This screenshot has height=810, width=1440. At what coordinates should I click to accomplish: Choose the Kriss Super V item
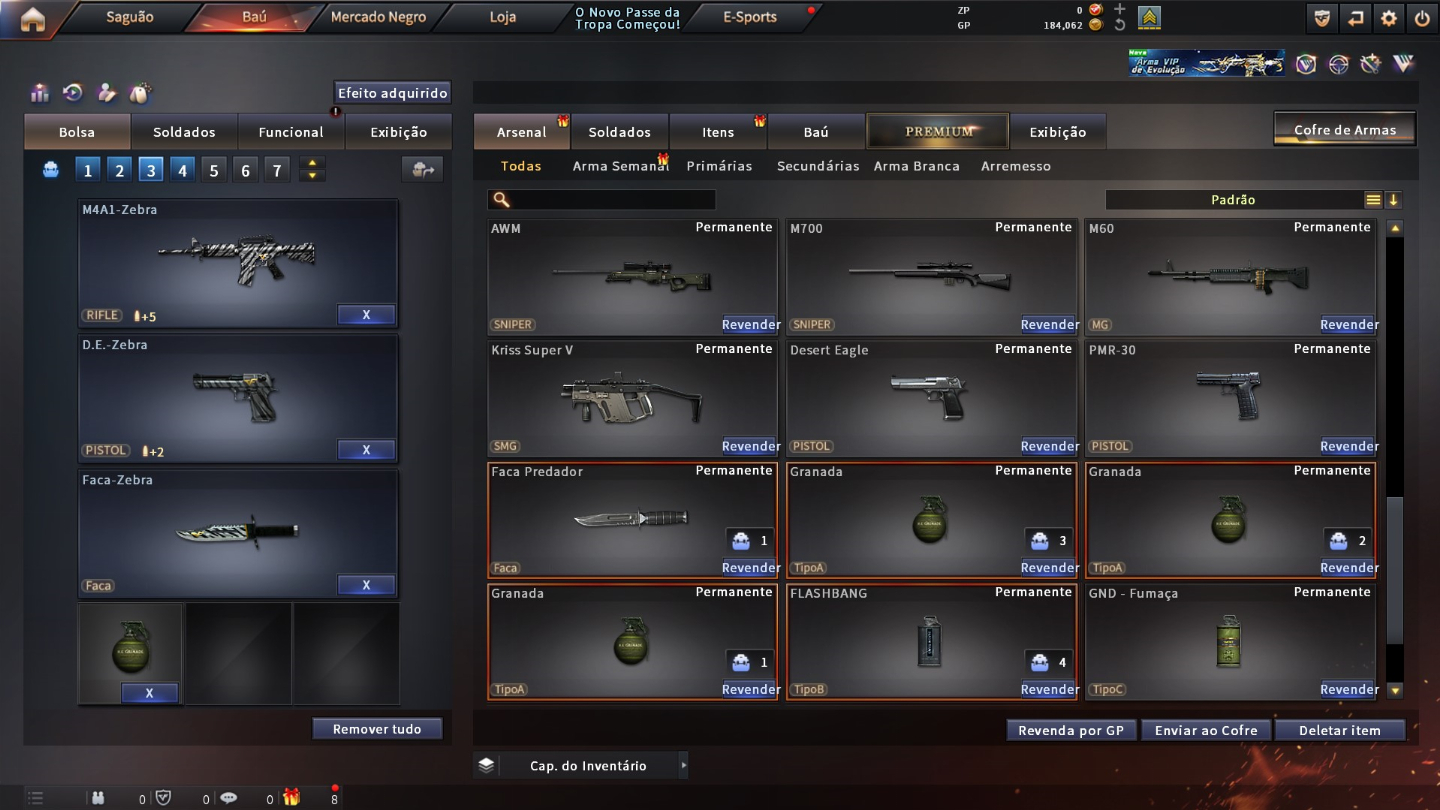(632, 398)
